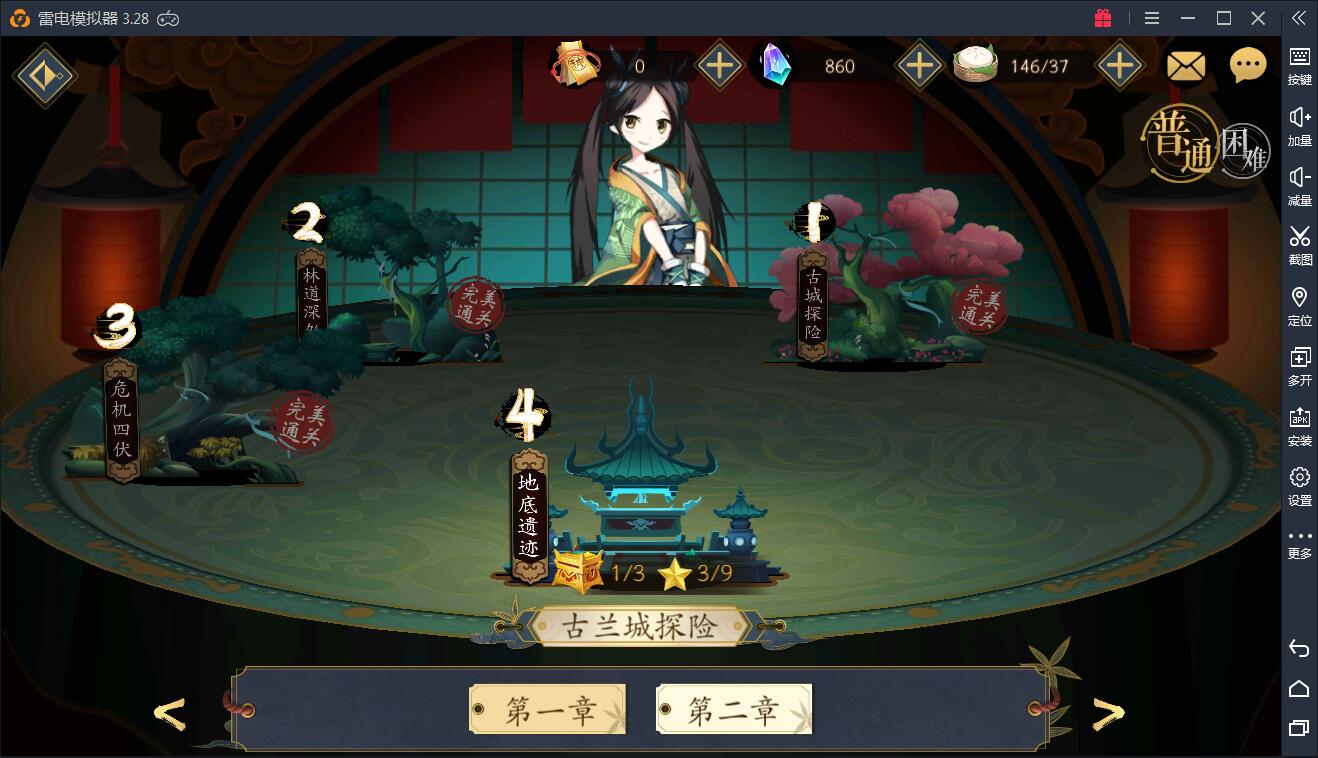Open the chat message icon
The width and height of the screenshot is (1318, 758).
coord(1246,65)
